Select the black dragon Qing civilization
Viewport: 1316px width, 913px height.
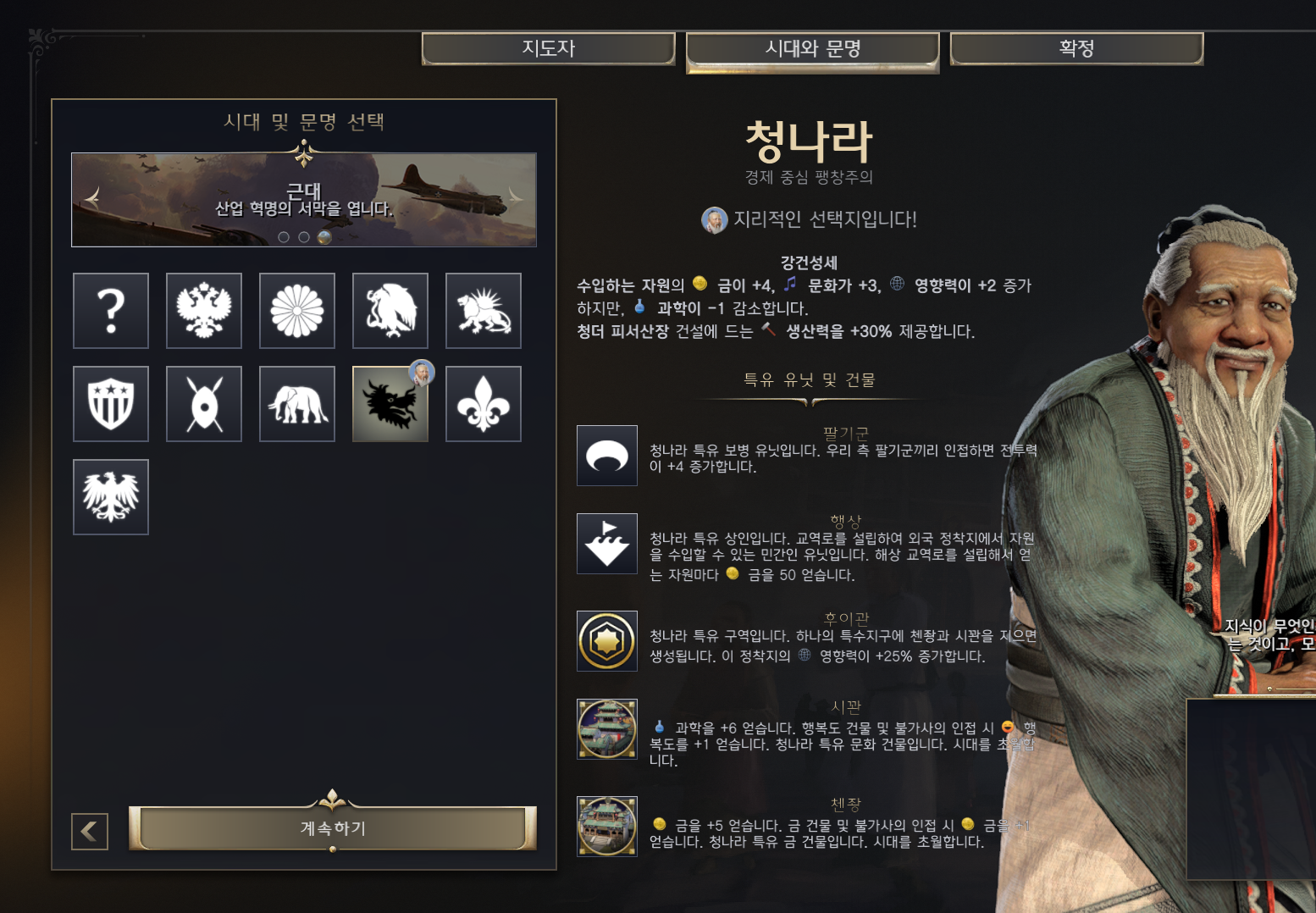click(390, 404)
